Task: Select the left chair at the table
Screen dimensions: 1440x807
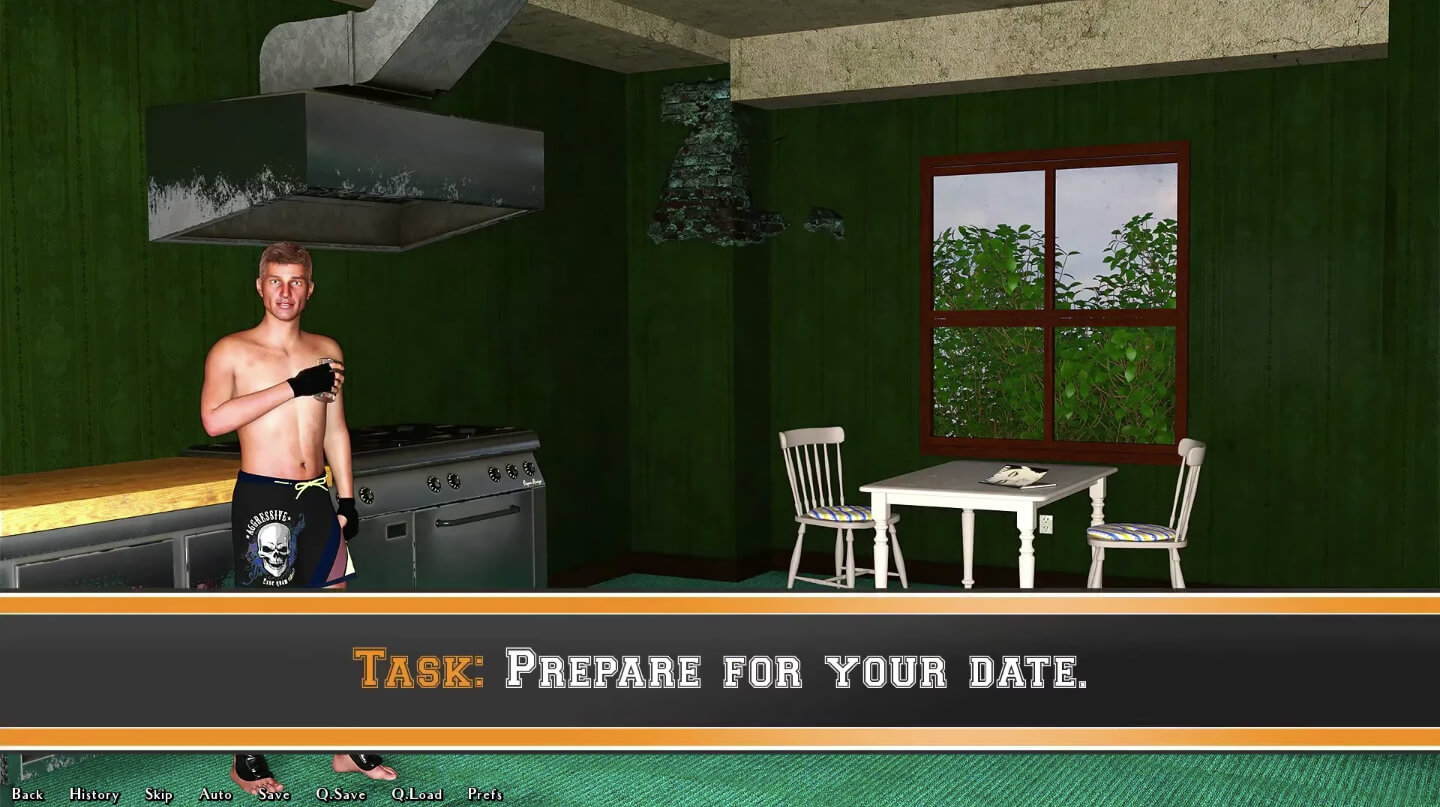Action: tap(820, 500)
